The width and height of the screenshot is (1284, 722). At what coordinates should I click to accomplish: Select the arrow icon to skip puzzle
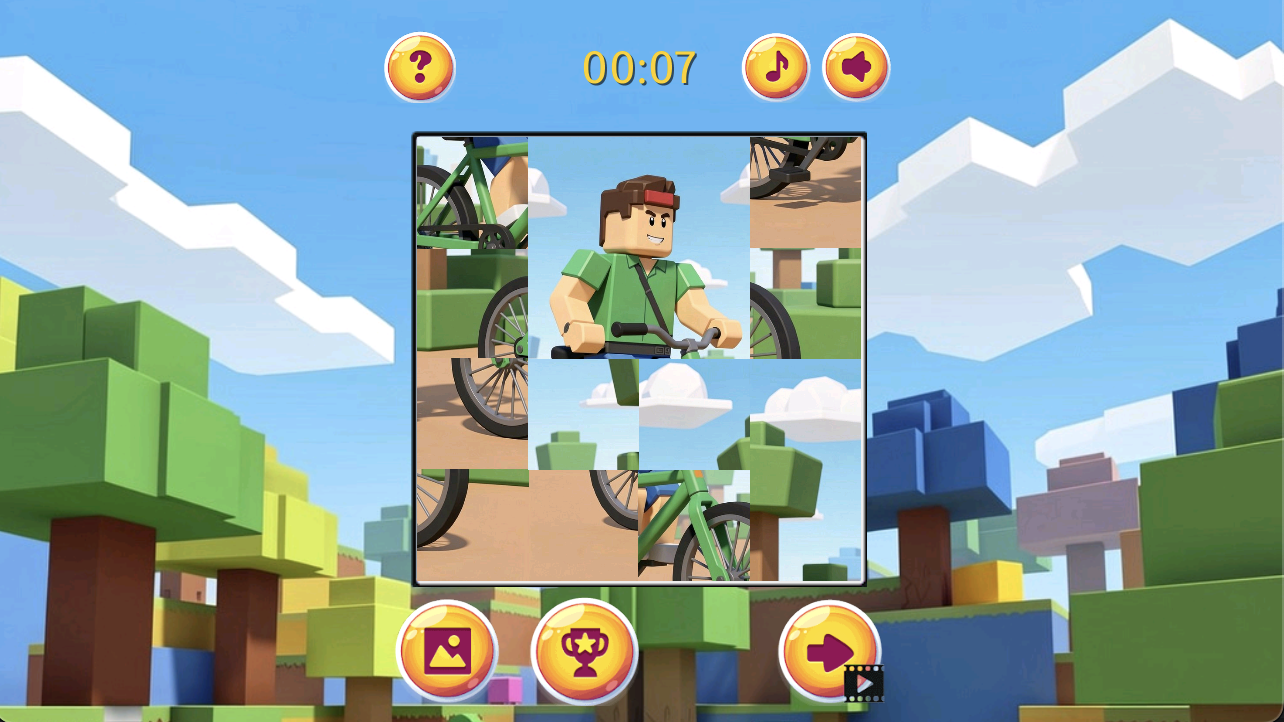click(x=829, y=650)
